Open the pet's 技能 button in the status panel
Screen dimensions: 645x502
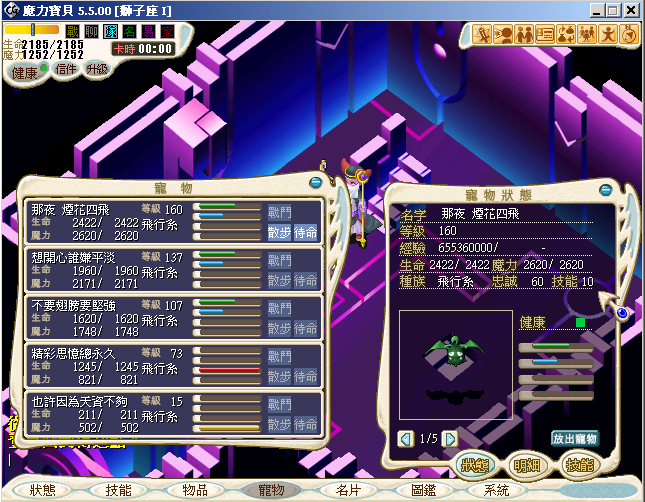[579, 465]
